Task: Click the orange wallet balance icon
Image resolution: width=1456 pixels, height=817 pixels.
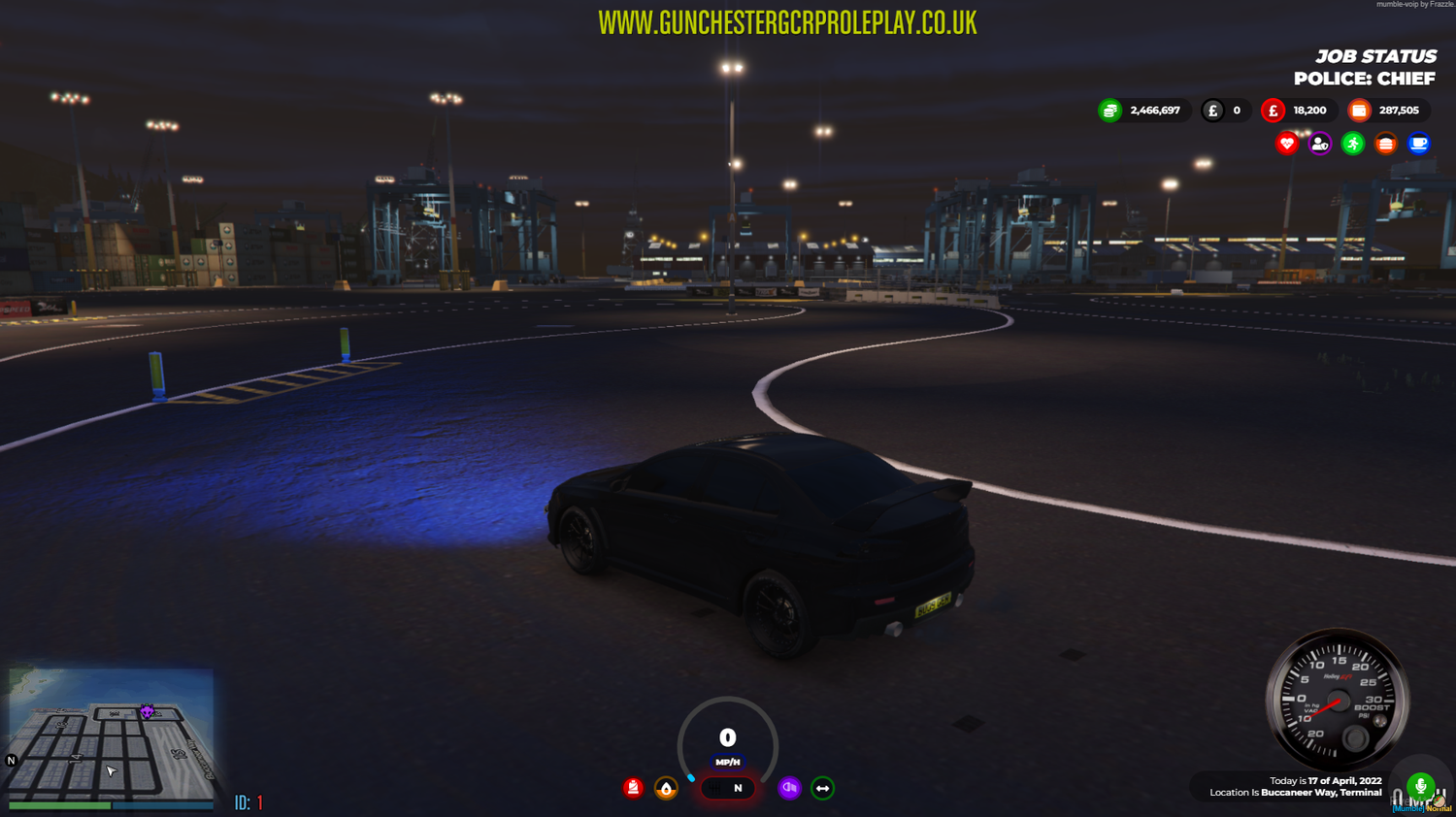Action: pos(1359,110)
